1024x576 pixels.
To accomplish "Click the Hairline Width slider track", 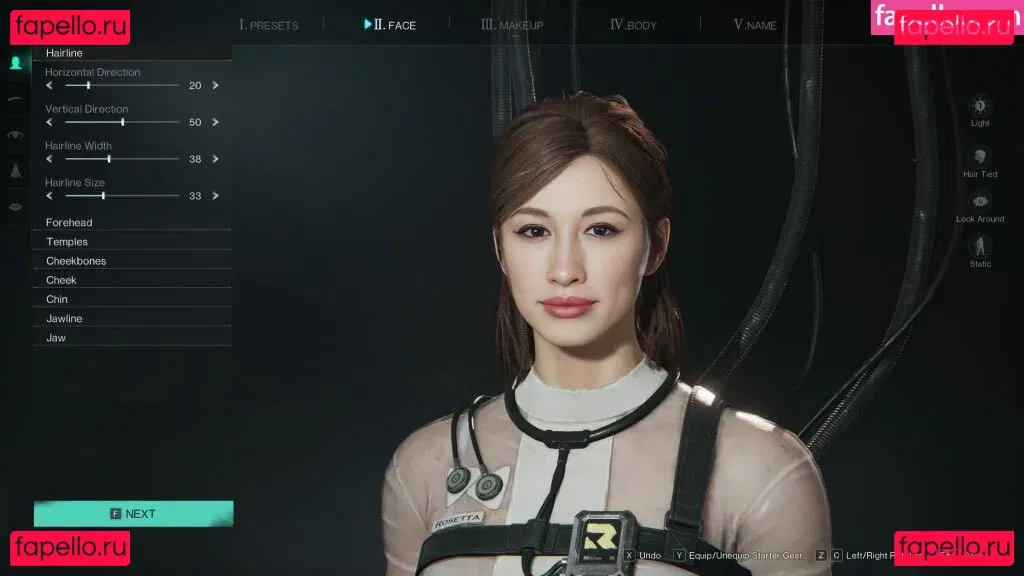I will pos(122,159).
